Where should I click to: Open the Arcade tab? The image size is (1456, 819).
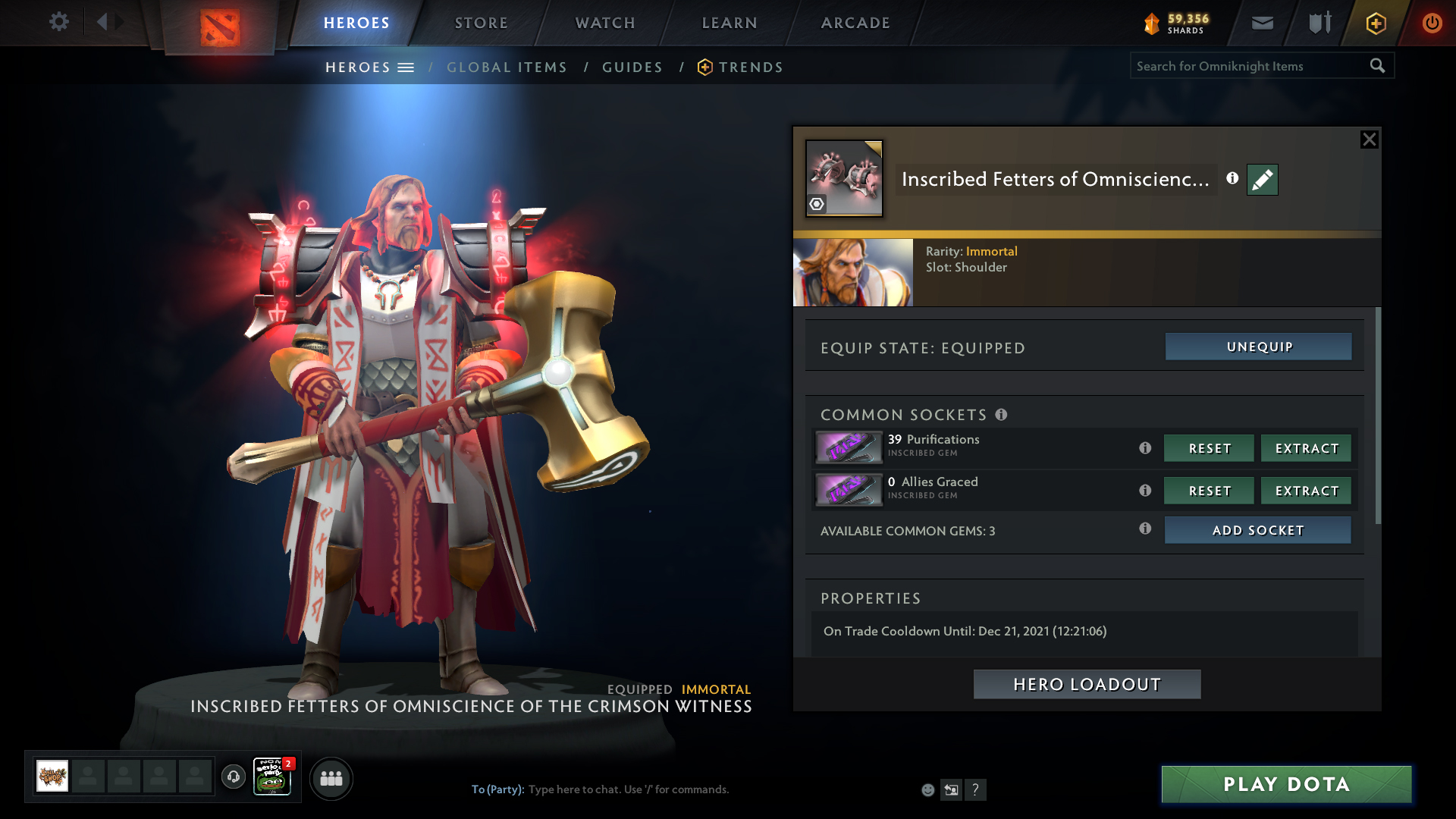pyautogui.click(x=855, y=23)
